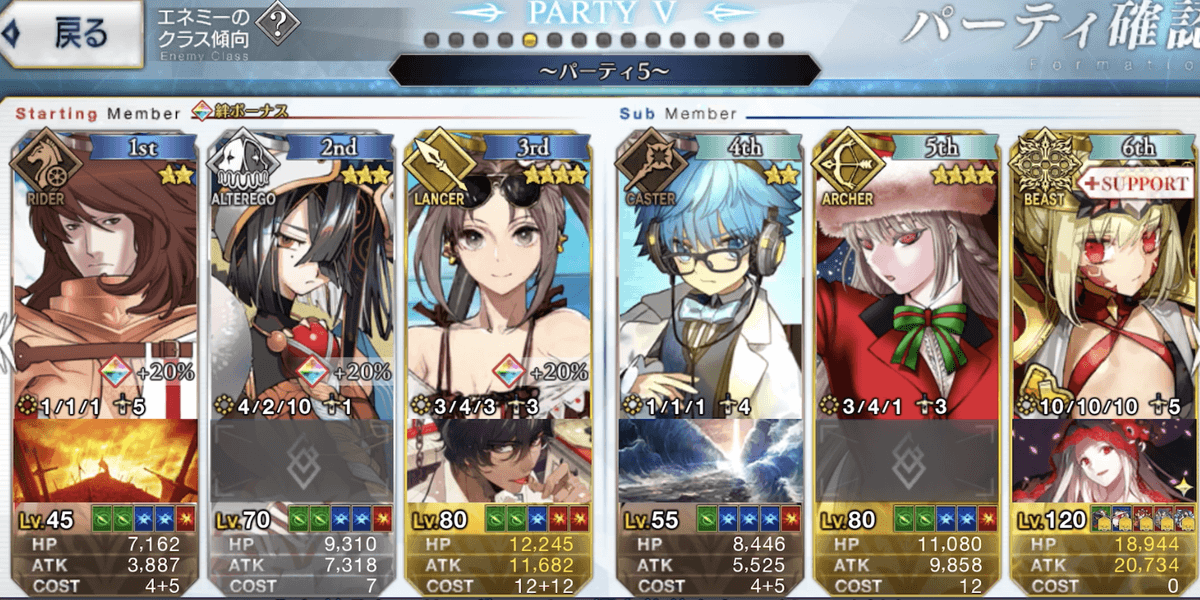1200x600 pixels.
Task: Select the Caster's ocean waves craft essence
Action: click(x=711, y=460)
